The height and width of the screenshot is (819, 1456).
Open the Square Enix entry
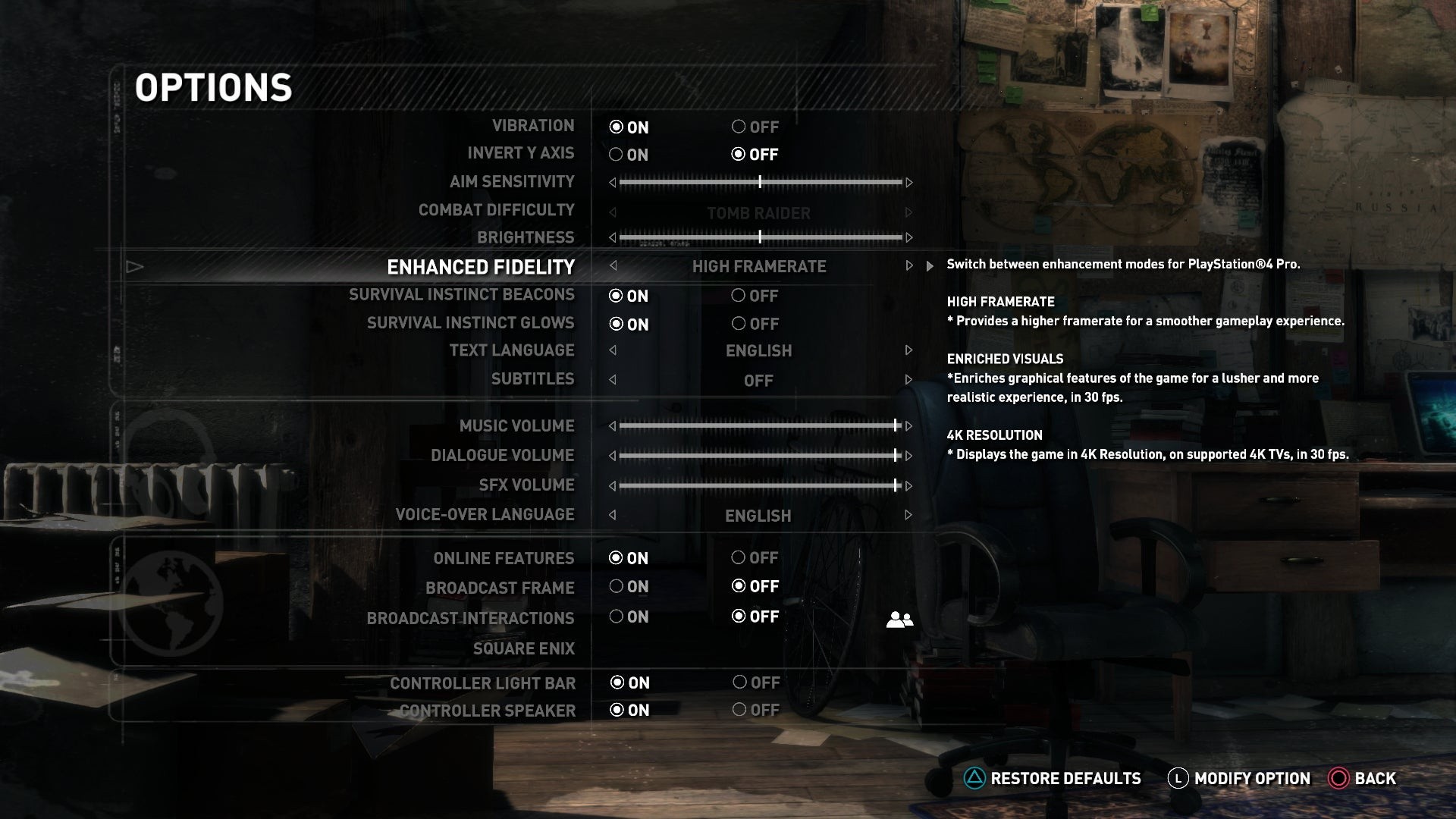[523, 648]
